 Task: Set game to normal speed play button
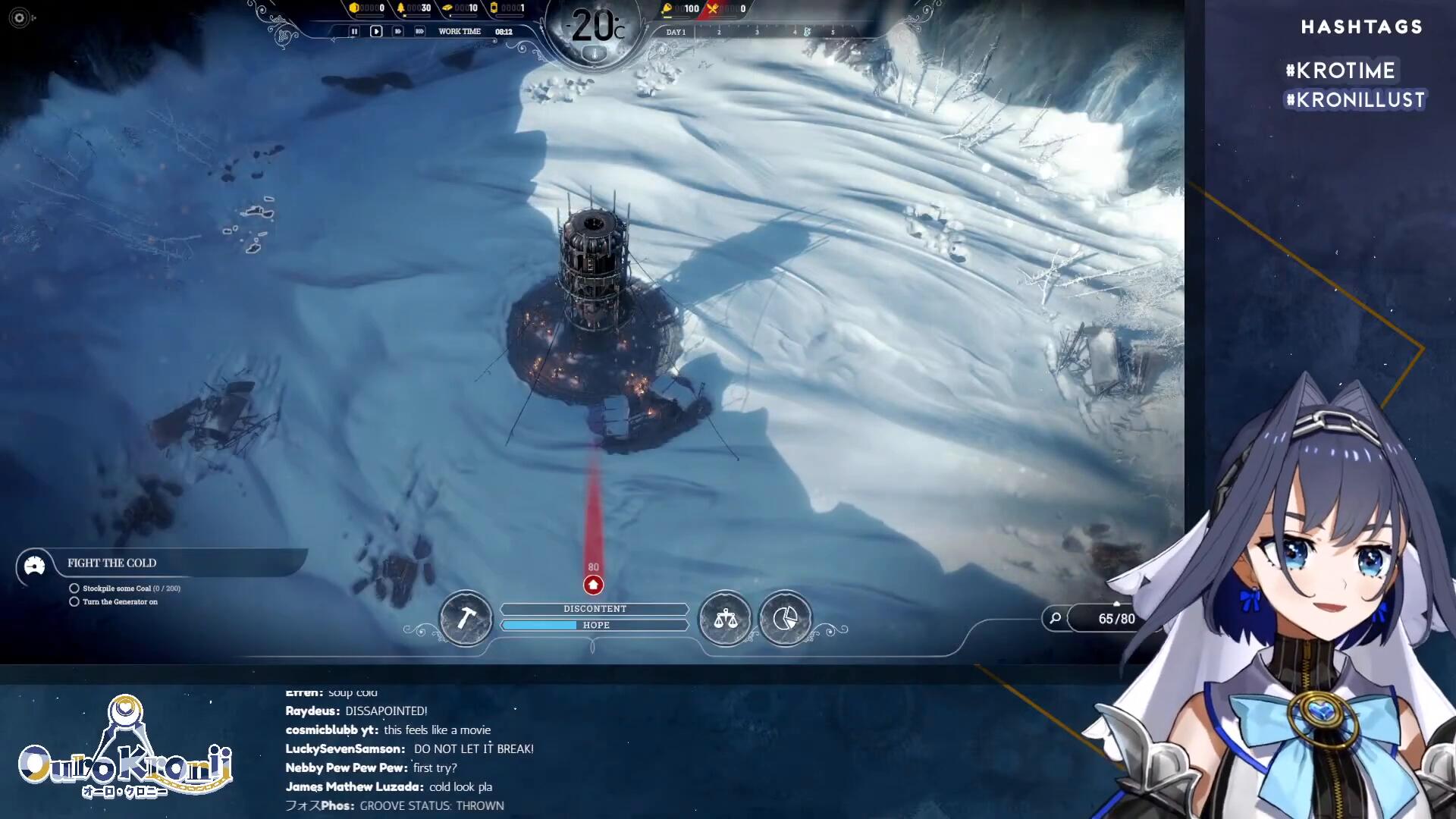[376, 31]
